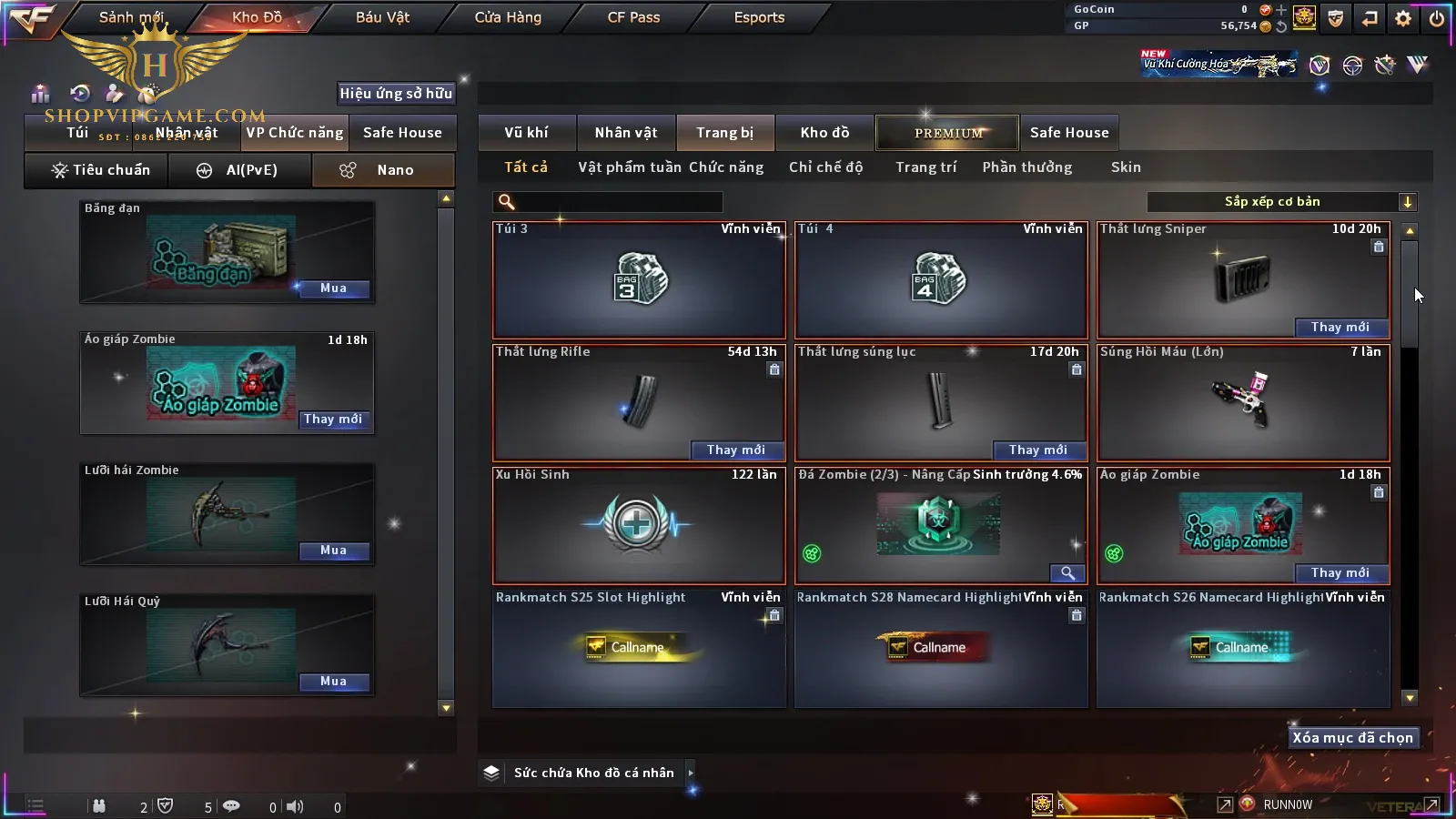Switch to the Chế độ filter
The width and height of the screenshot is (1456, 819).
825,167
